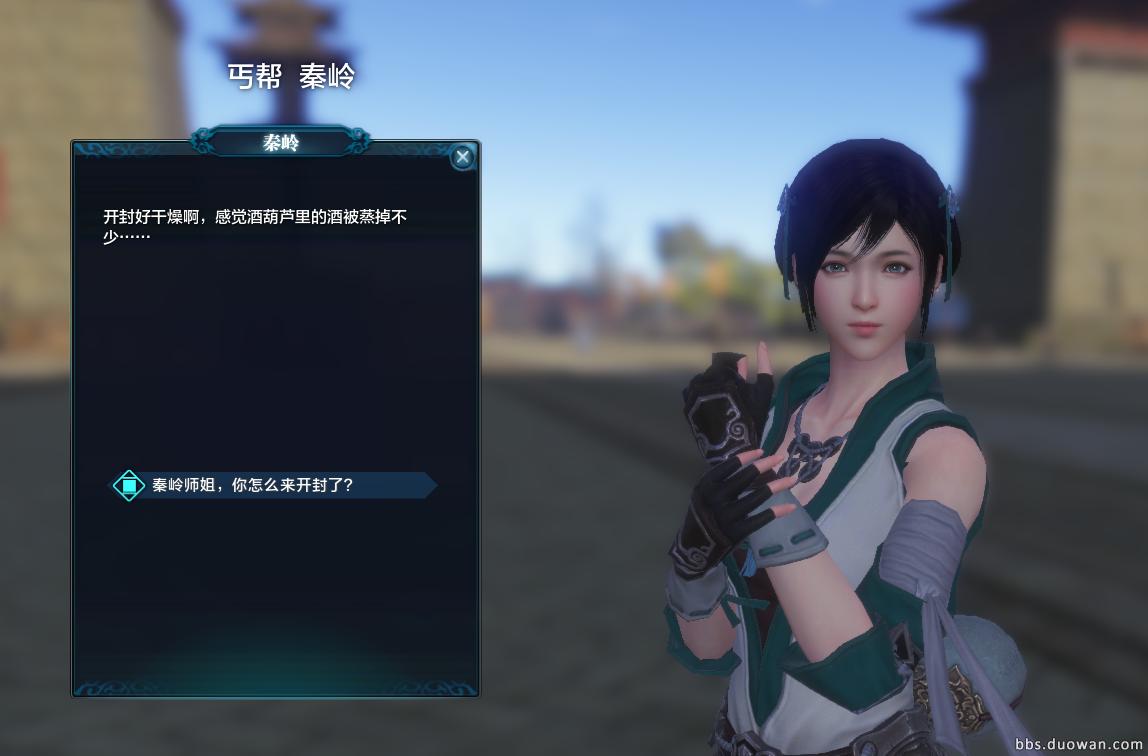Close the 秦岭 dialogue window
The width and height of the screenshot is (1148, 756).
click(462, 157)
